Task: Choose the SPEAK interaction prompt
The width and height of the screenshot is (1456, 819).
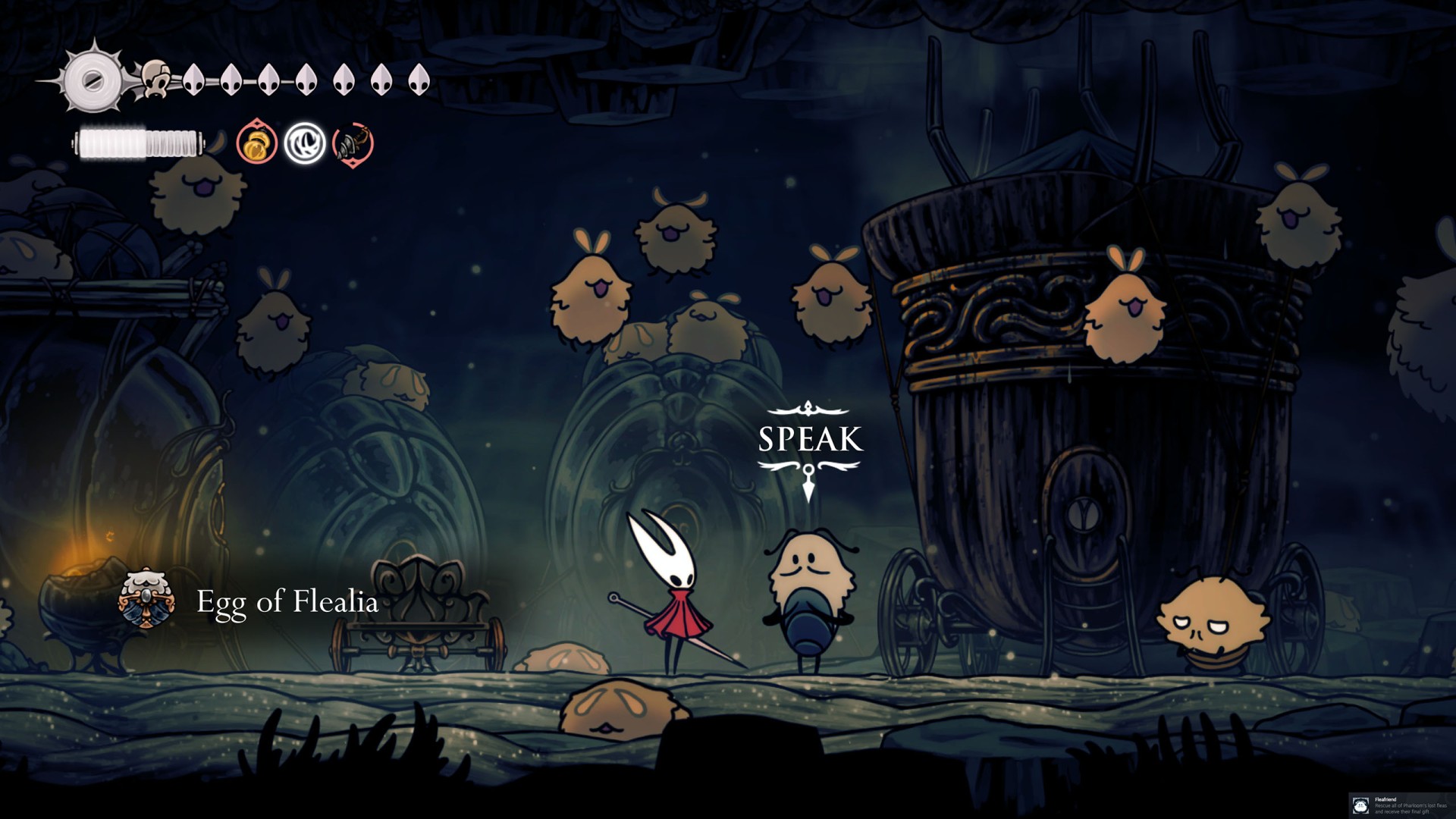Action: [809, 440]
